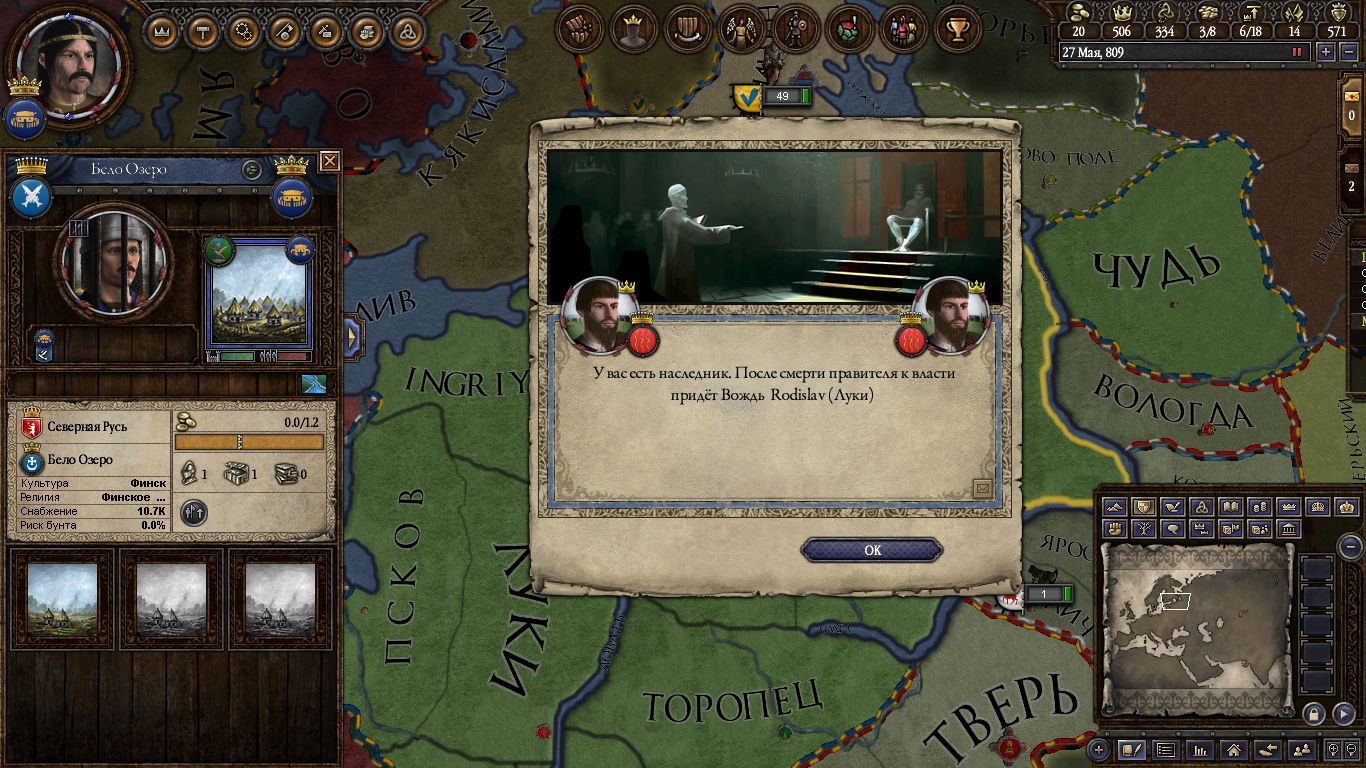Open the crown button beside the ruler portrait
The width and height of the screenshot is (1366, 768).
pos(161,31)
